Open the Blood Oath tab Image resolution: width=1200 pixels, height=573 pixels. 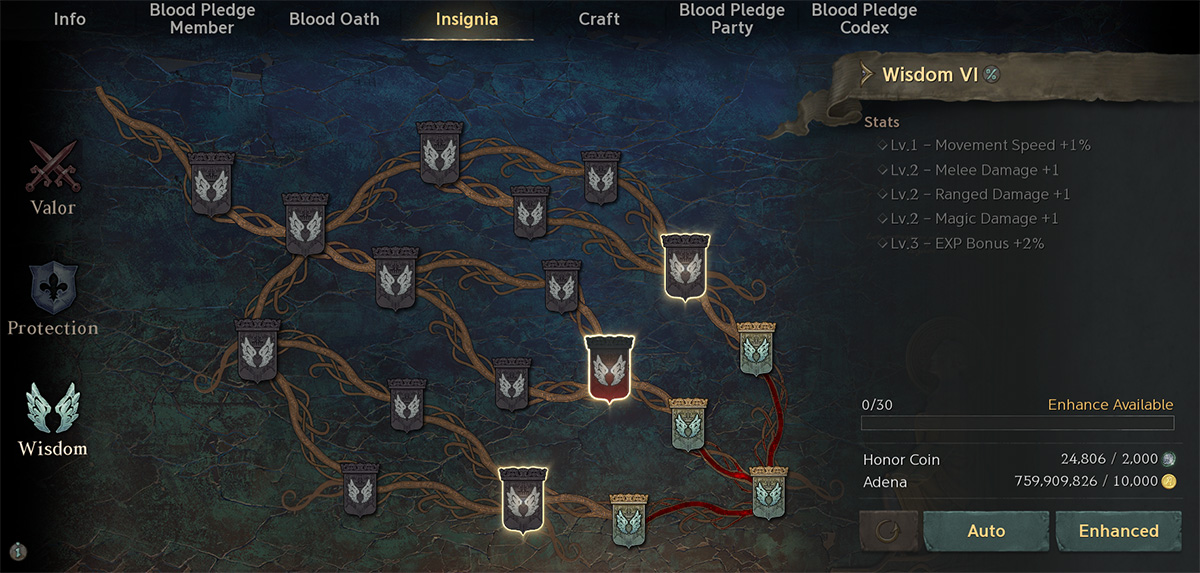(x=335, y=19)
